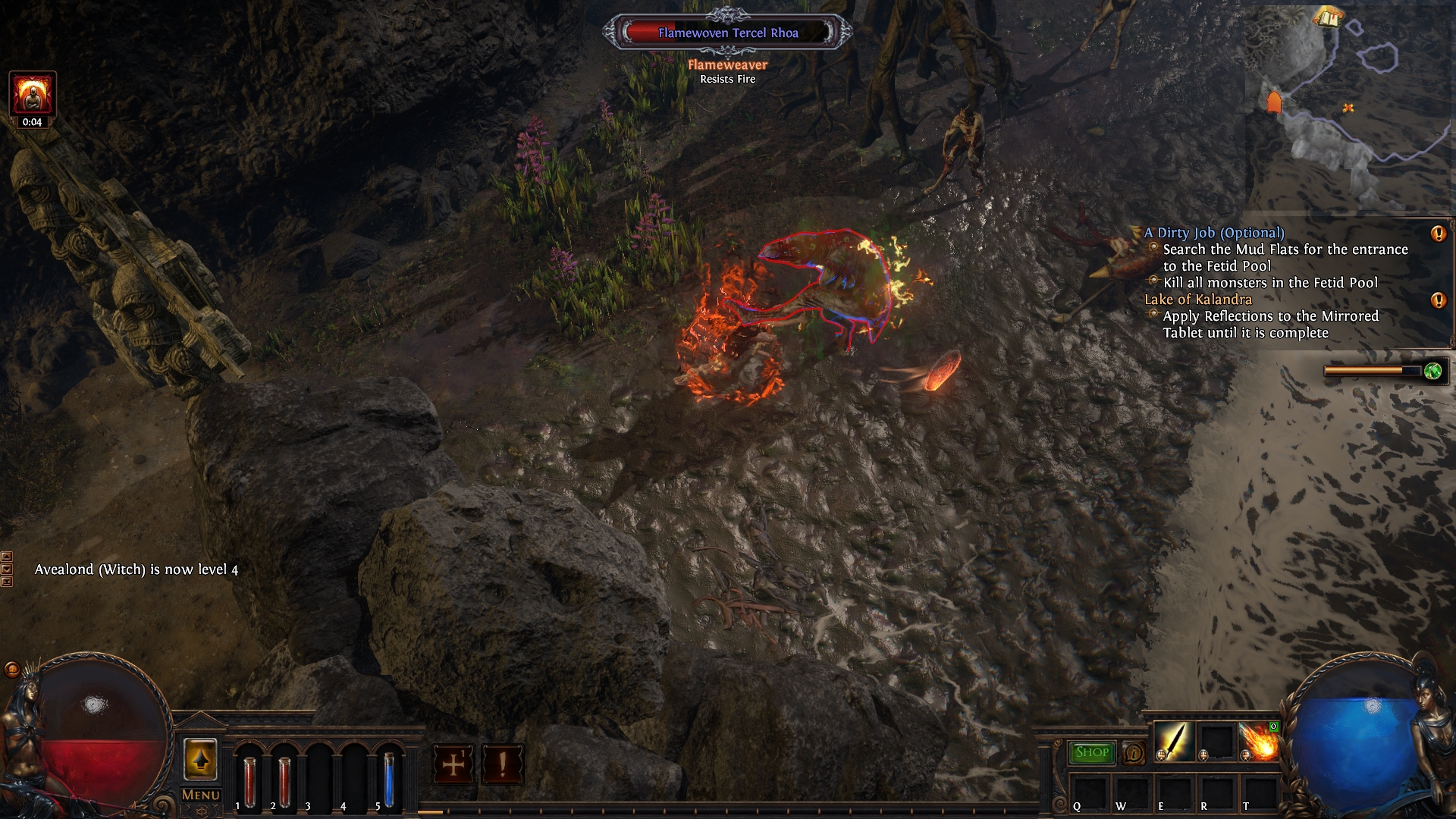
Task: Open the passive skill point cross button
Action: pyautogui.click(x=453, y=764)
